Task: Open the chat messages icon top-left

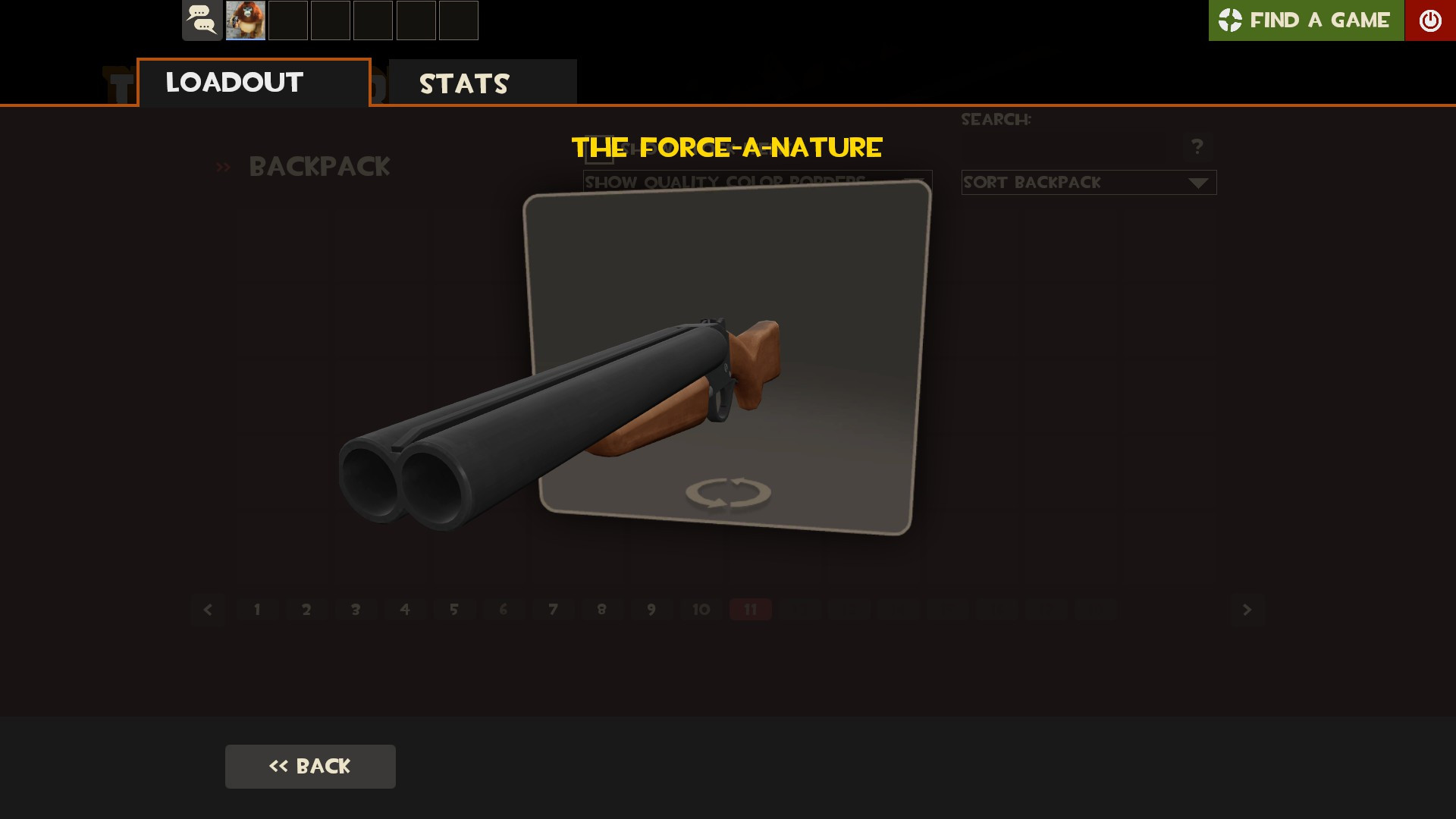Action: 201,20
